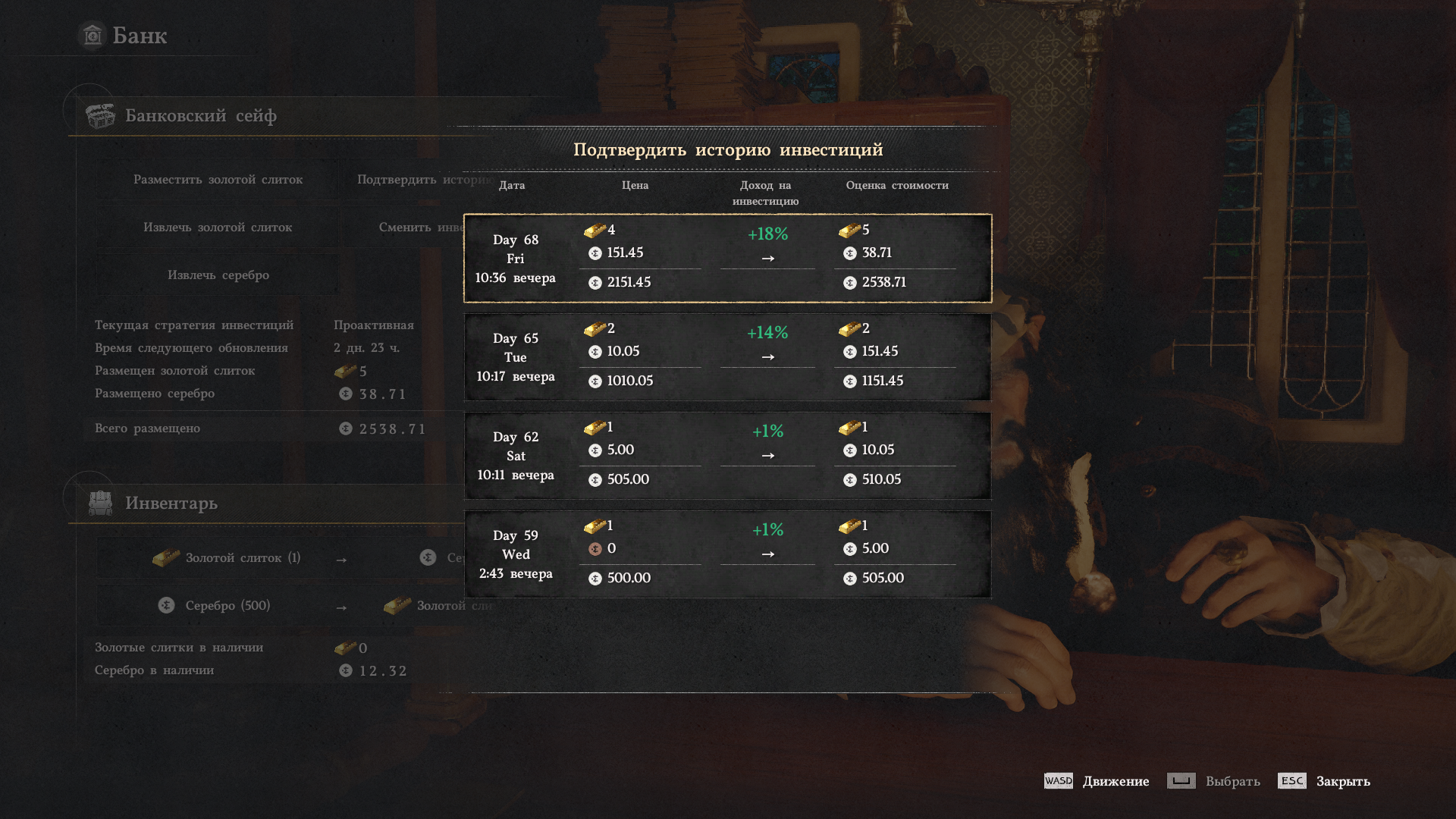Select Извлечь серебро in the bank safe
The height and width of the screenshot is (819, 1456).
point(218,275)
